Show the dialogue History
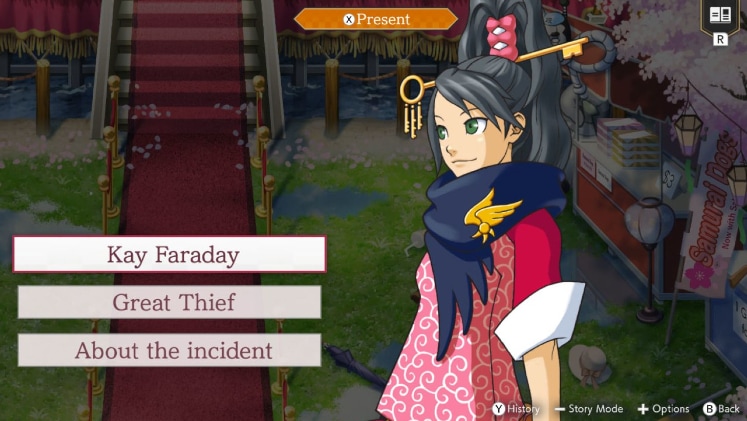Viewport: 747px width, 421px height. (x=515, y=408)
